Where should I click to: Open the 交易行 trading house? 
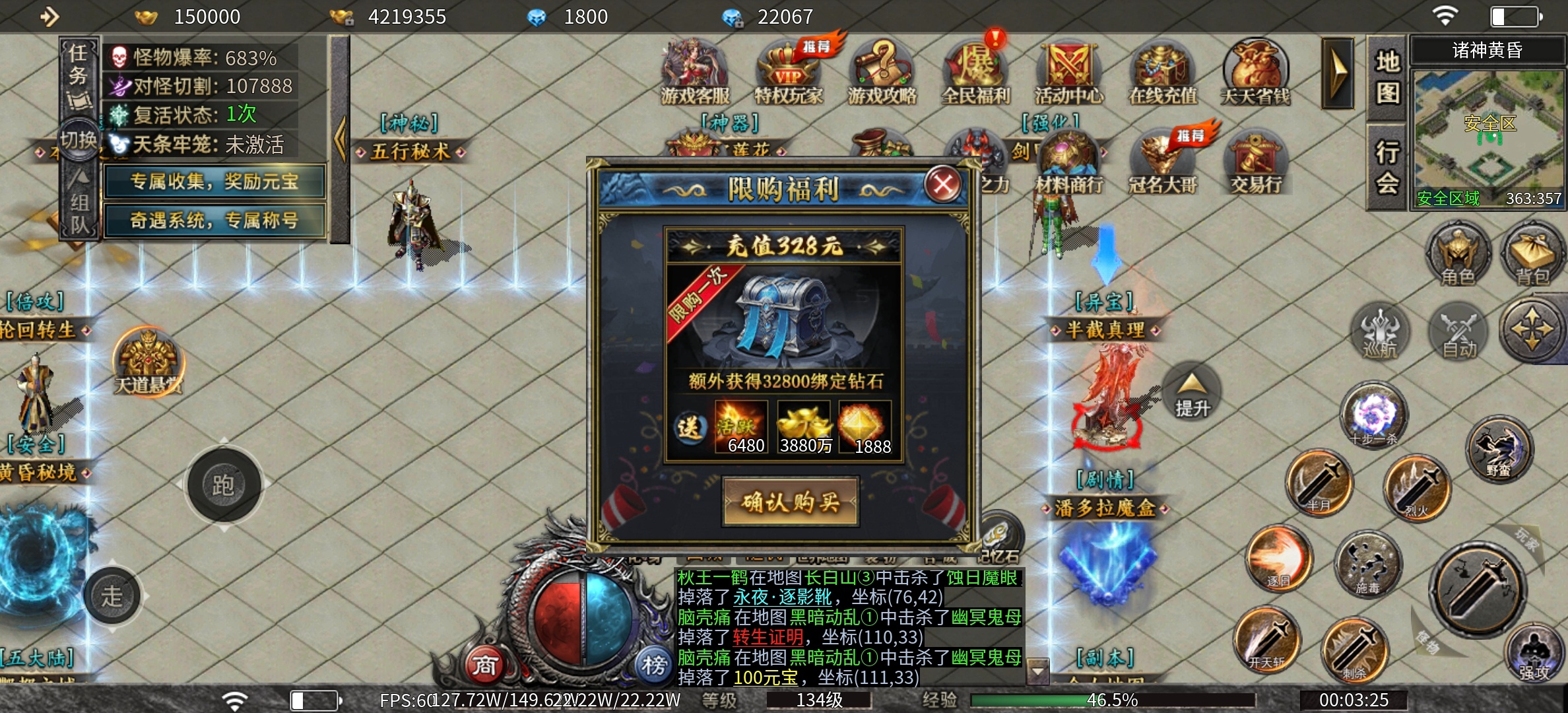click(x=1255, y=162)
